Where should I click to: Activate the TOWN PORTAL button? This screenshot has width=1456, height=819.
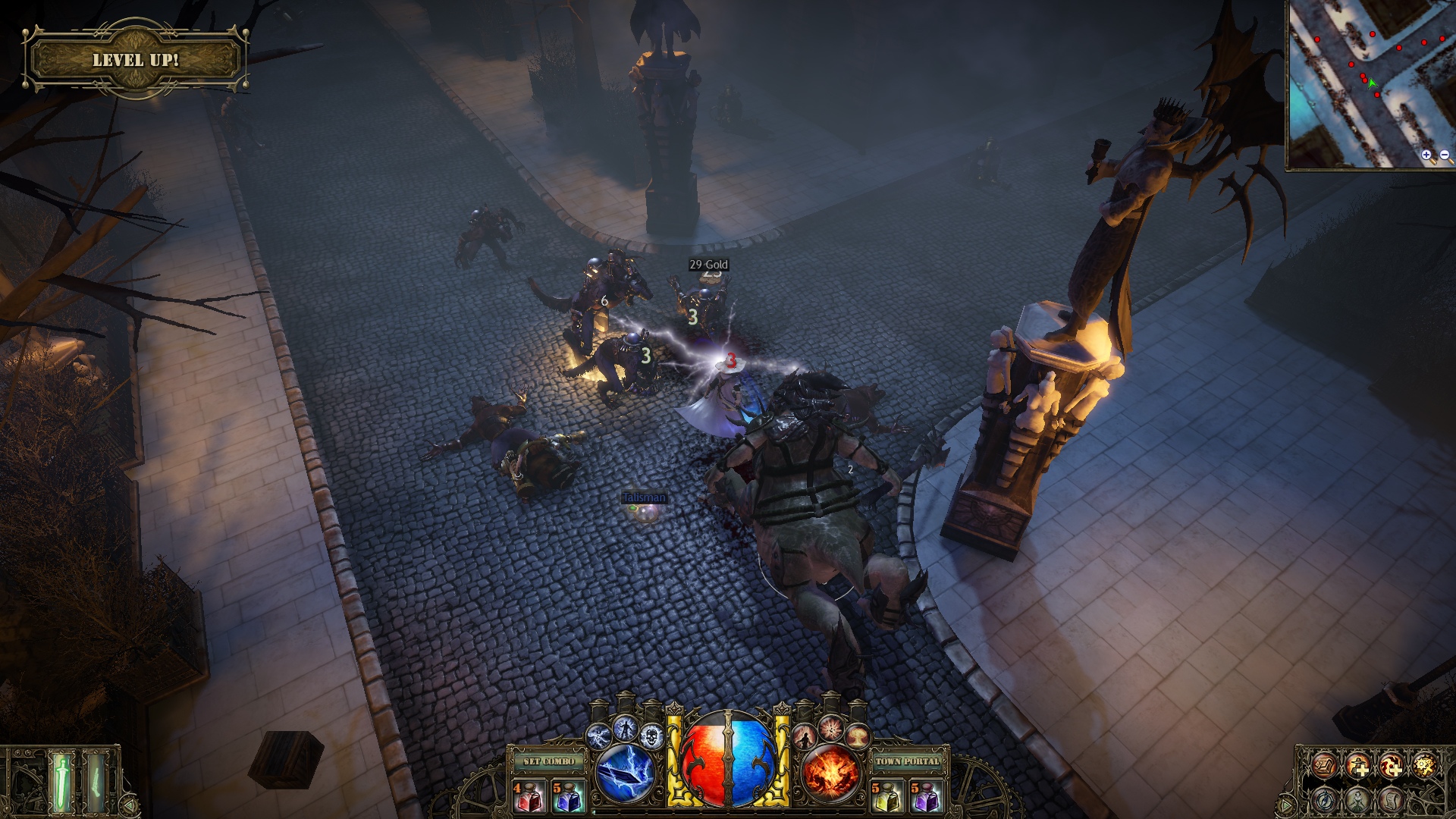[x=909, y=761]
